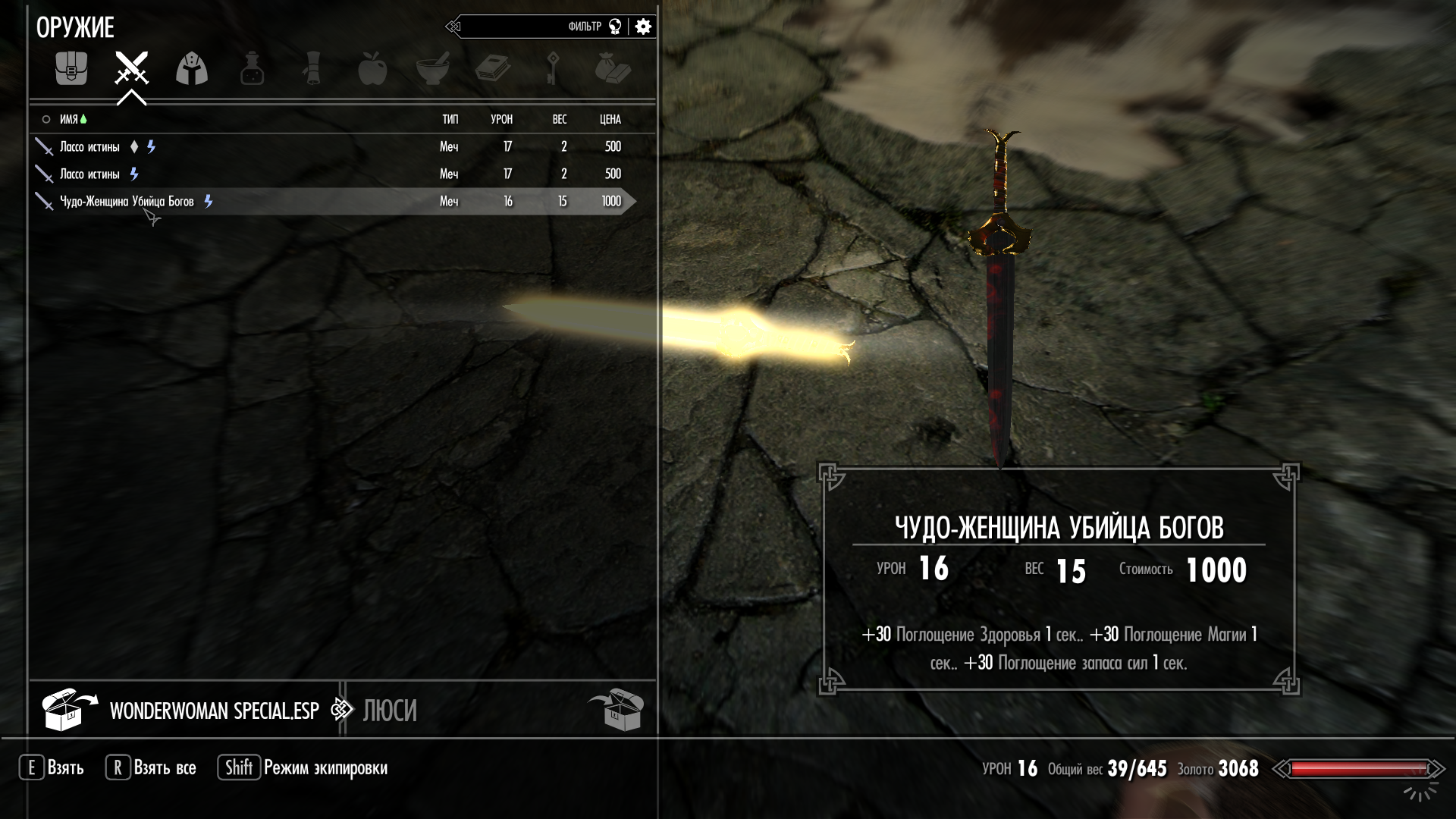
Task: Sort the list by the Имя column
Action: point(69,119)
